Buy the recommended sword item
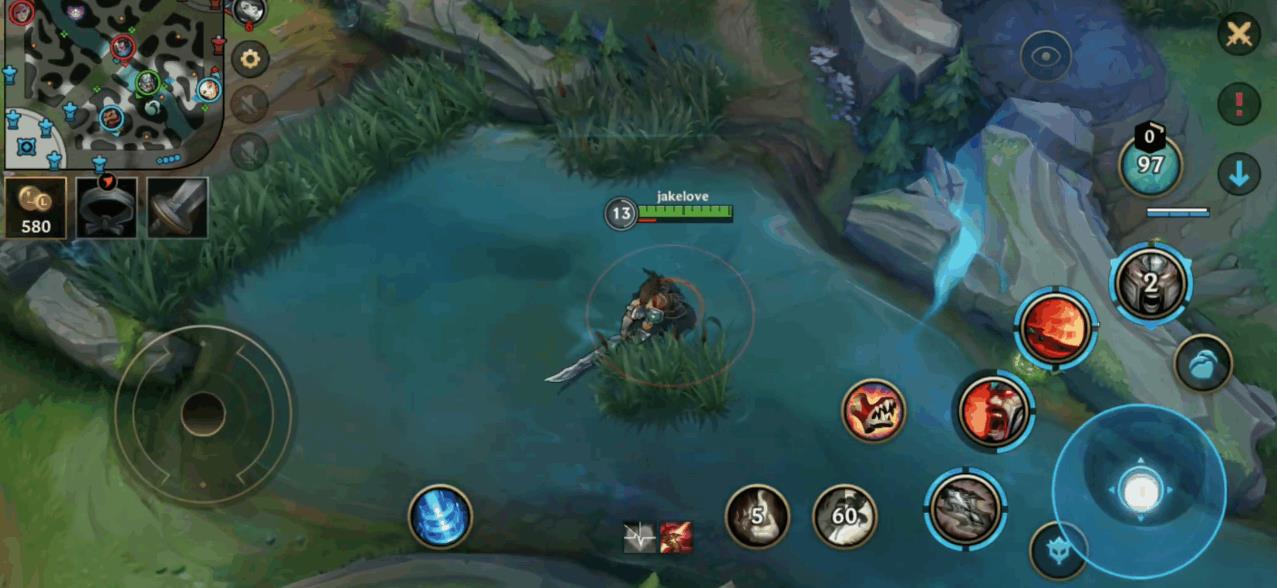The image size is (1277, 588). (x=178, y=208)
